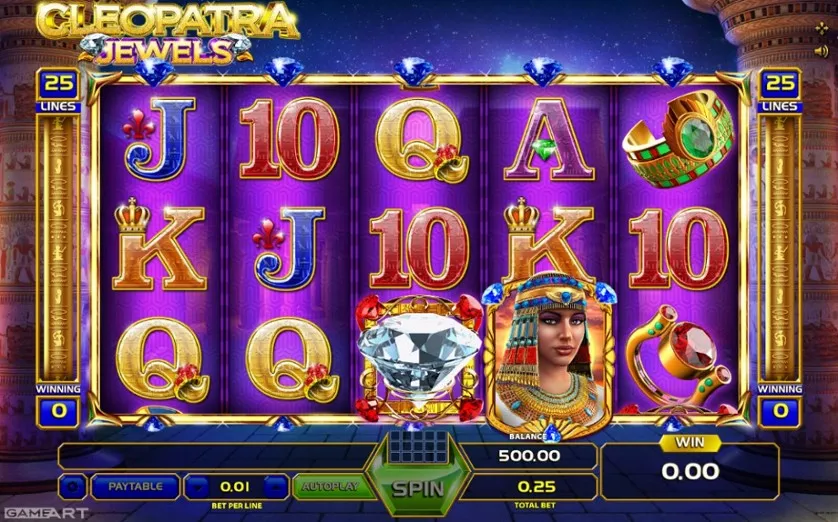Screen dimensions: 838x522
Task: Toggle sound with the speaker icon
Action: [x=822, y=48]
